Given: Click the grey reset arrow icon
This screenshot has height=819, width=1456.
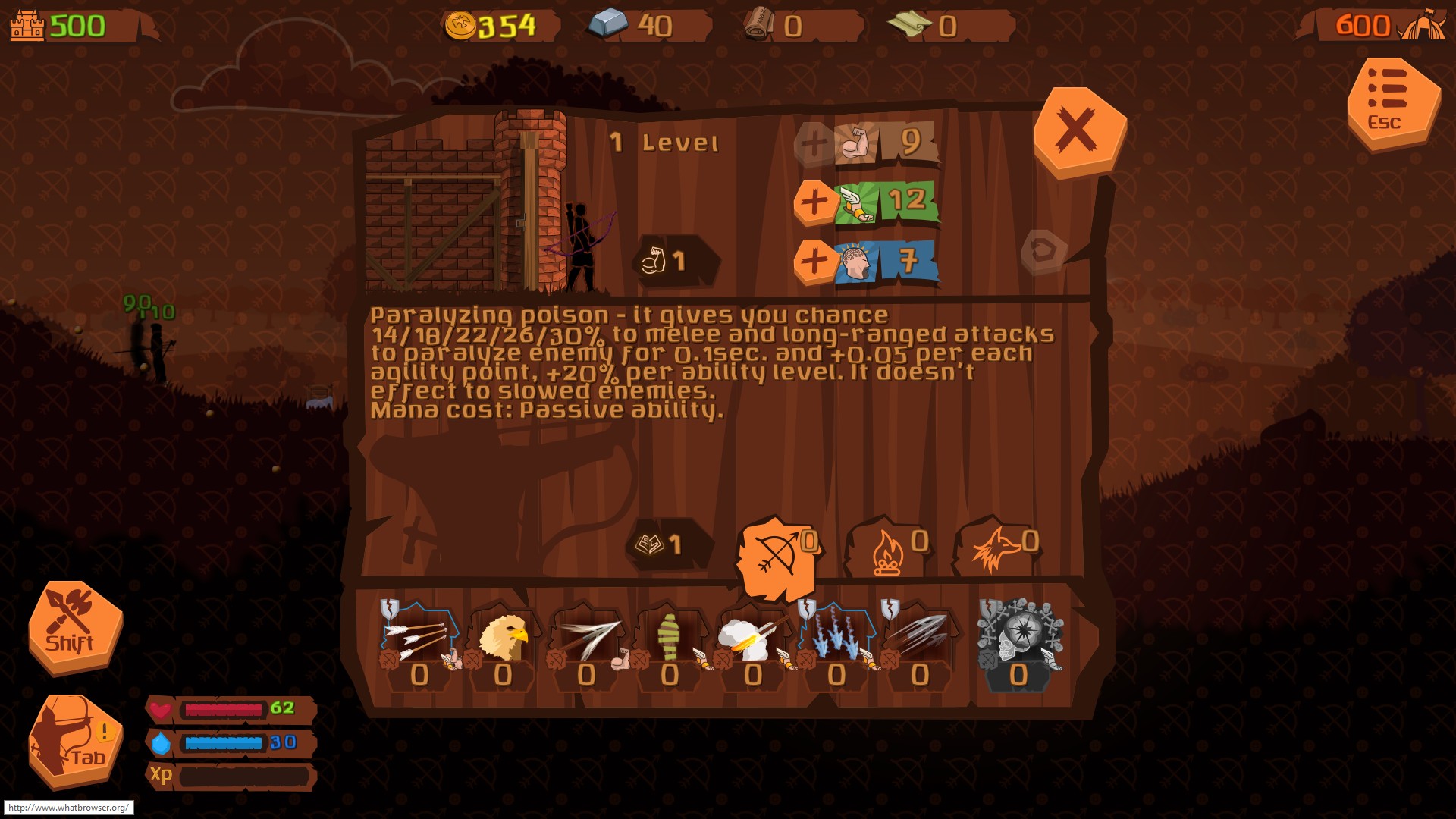Looking at the screenshot, I should tap(1043, 251).
